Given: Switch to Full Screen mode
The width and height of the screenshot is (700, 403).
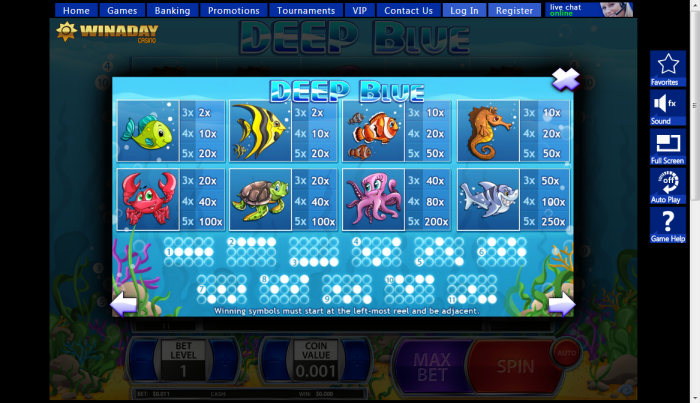Looking at the screenshot, I should (x=667, y=146).
